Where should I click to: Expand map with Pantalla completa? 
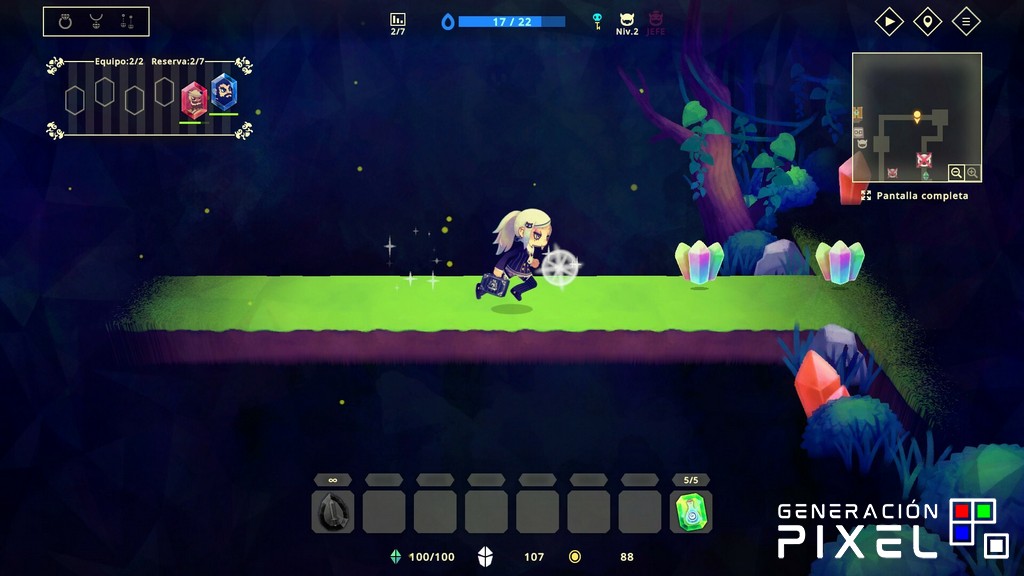tap(914, 196)
